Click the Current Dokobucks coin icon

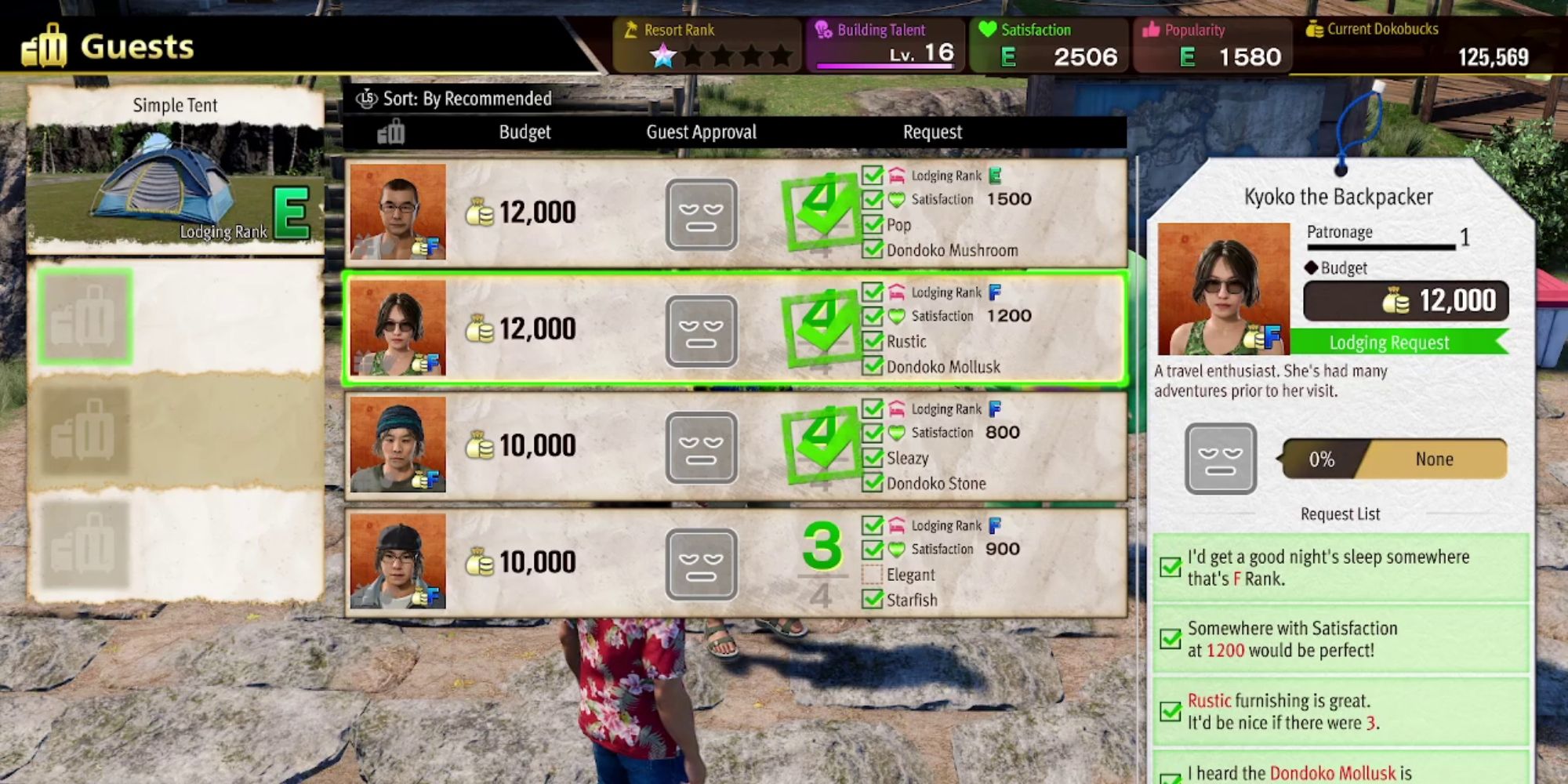(x=1316, y=29)
